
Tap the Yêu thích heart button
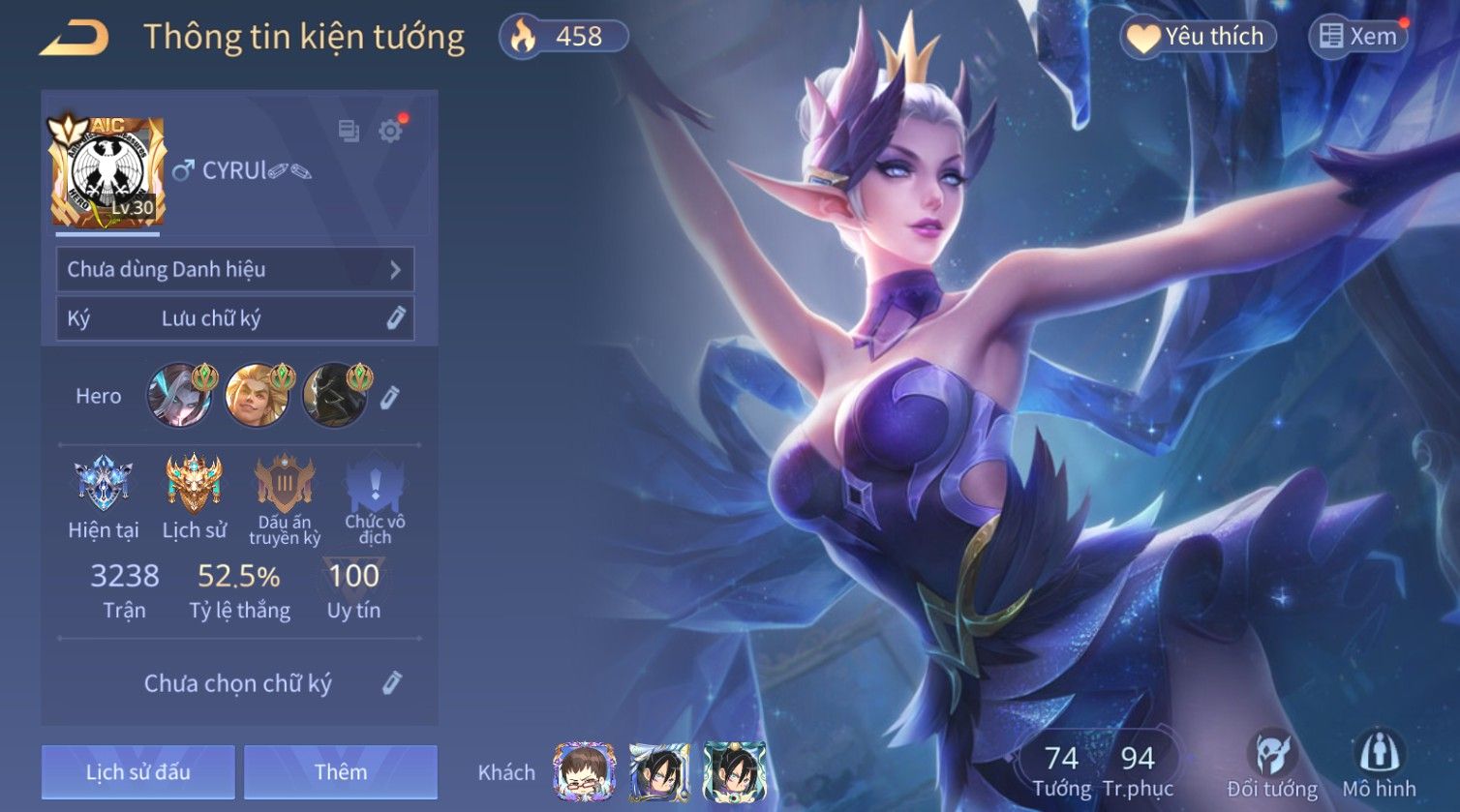point(1199,37)
